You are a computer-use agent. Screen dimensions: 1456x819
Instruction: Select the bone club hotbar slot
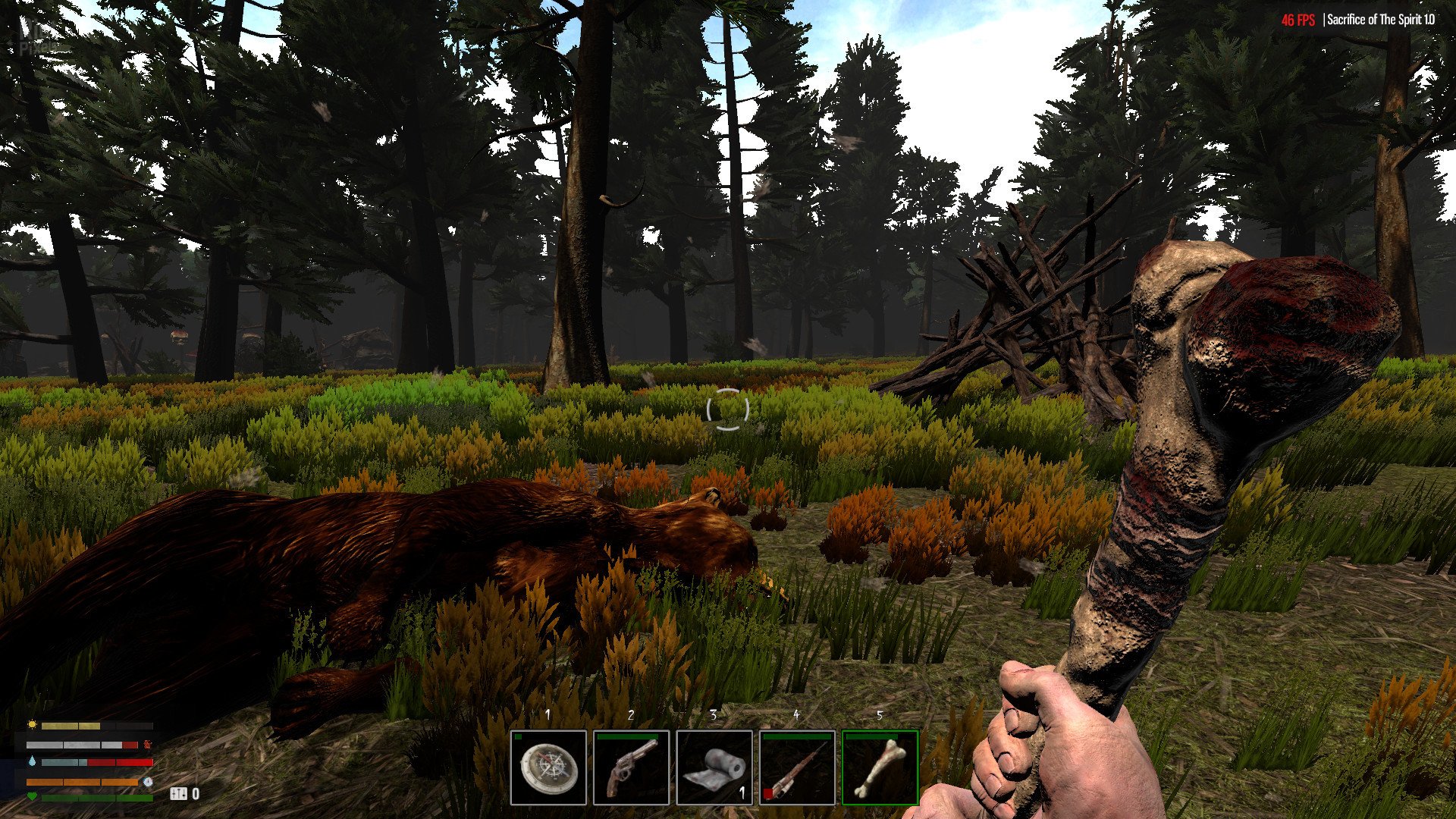(880, 767)
